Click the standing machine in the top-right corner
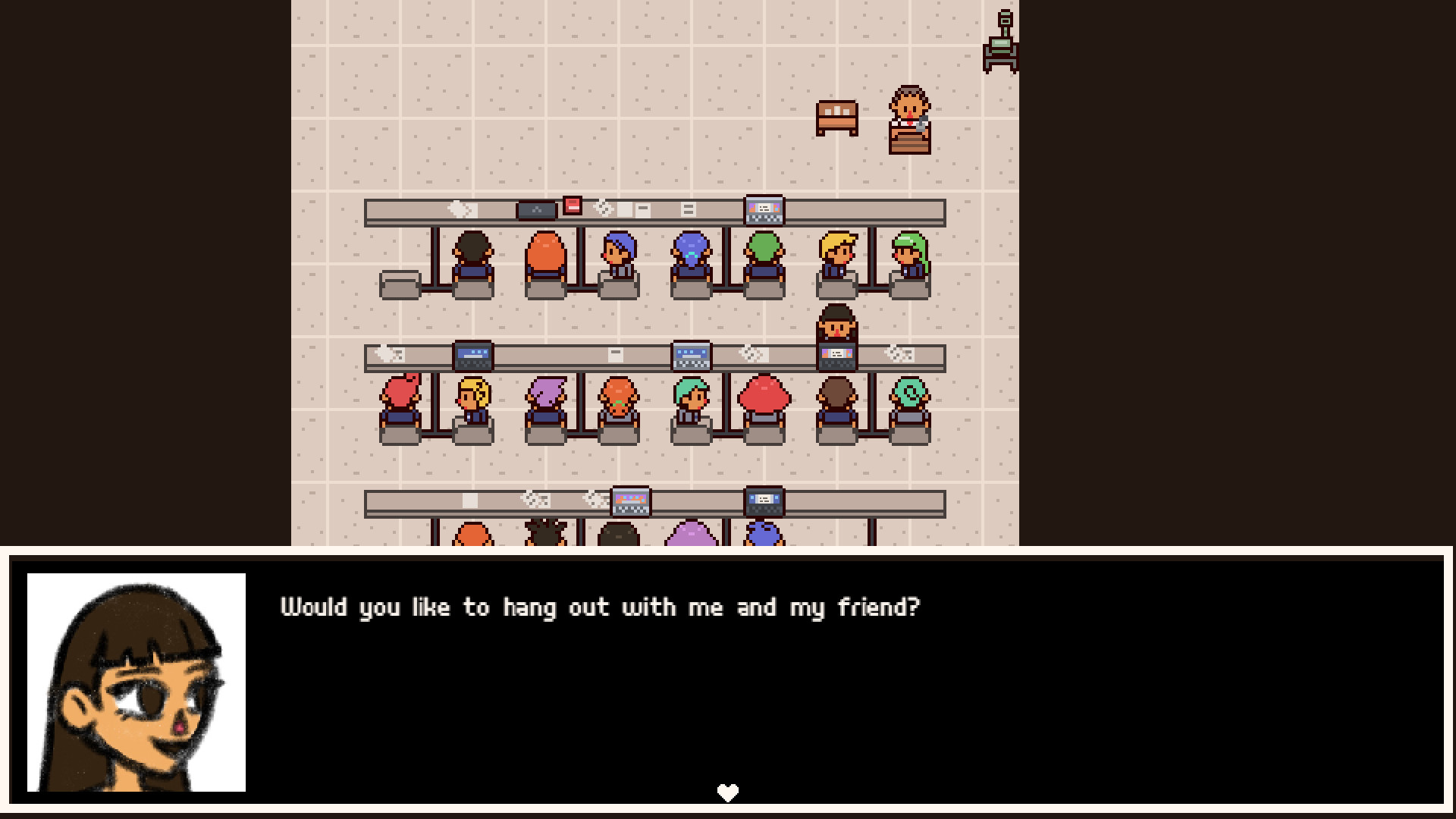The width and height of the screenshot is (1456, 819). 1003,38
